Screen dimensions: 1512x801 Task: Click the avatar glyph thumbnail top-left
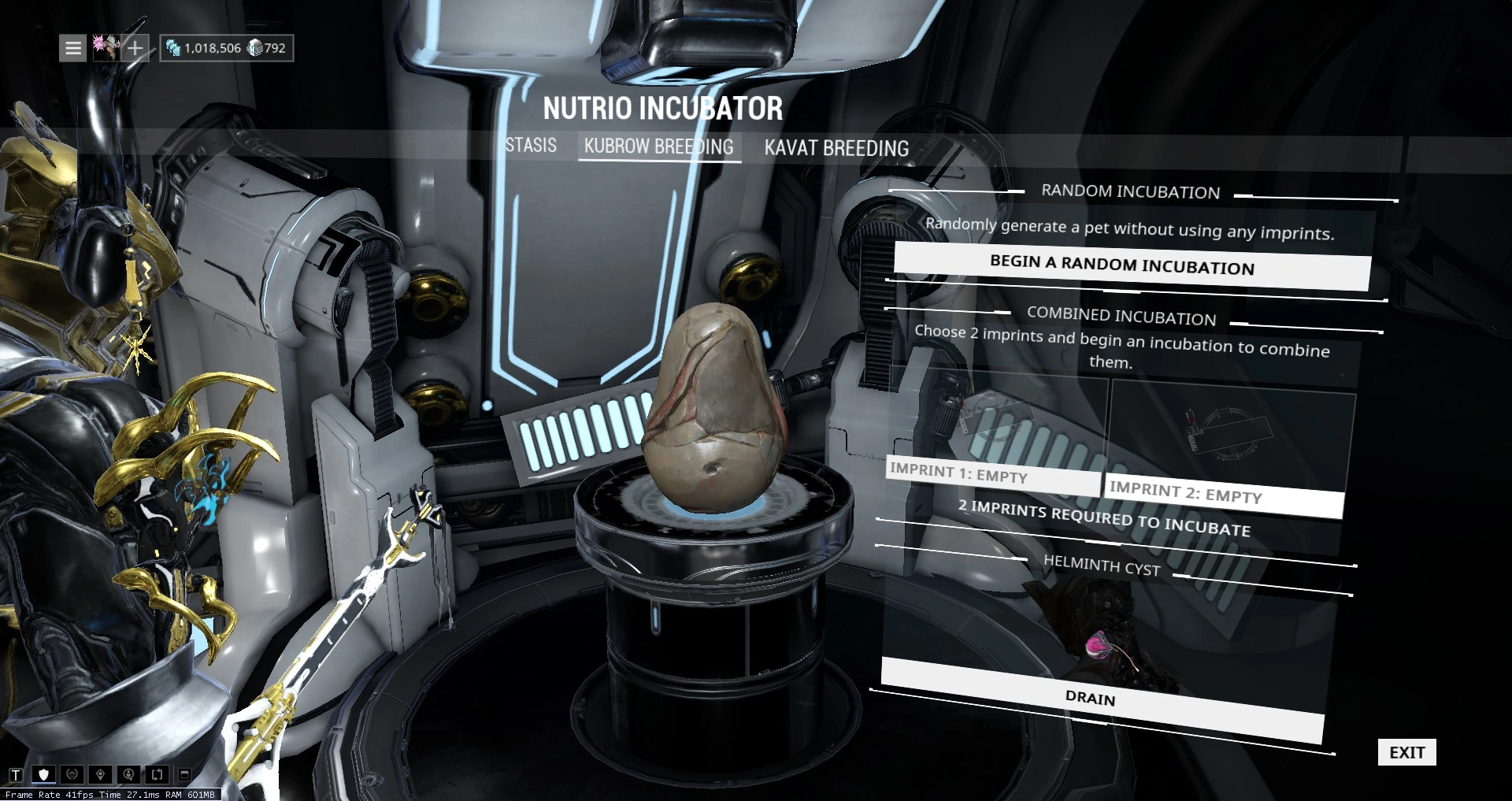(x=106, y=47)
